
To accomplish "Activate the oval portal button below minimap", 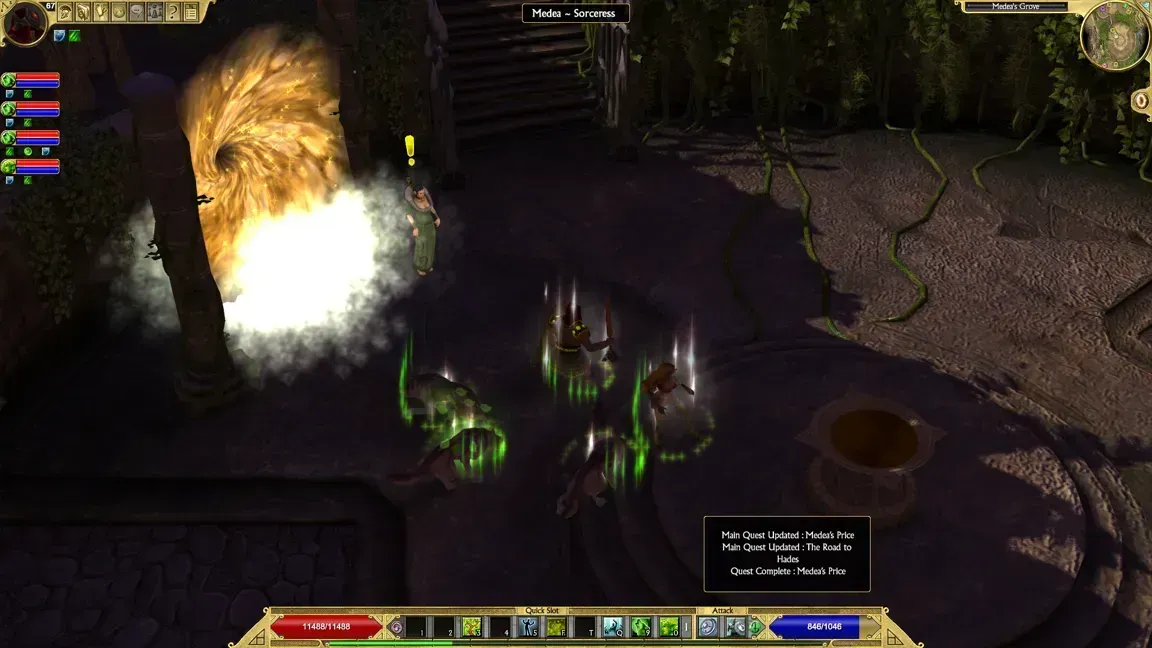I will (1140, 100).
